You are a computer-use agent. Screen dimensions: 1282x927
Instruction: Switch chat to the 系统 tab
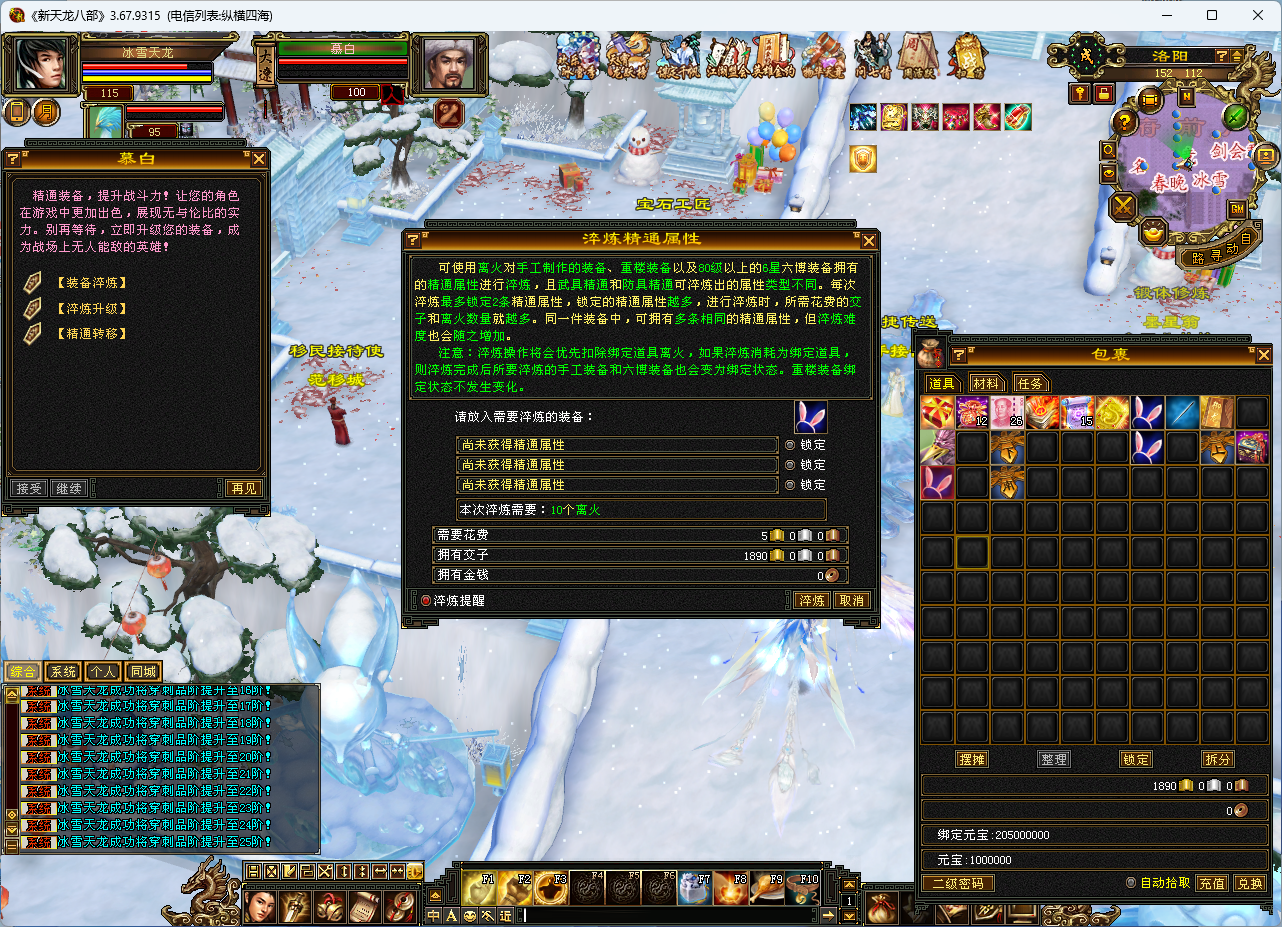click(63, 672)
